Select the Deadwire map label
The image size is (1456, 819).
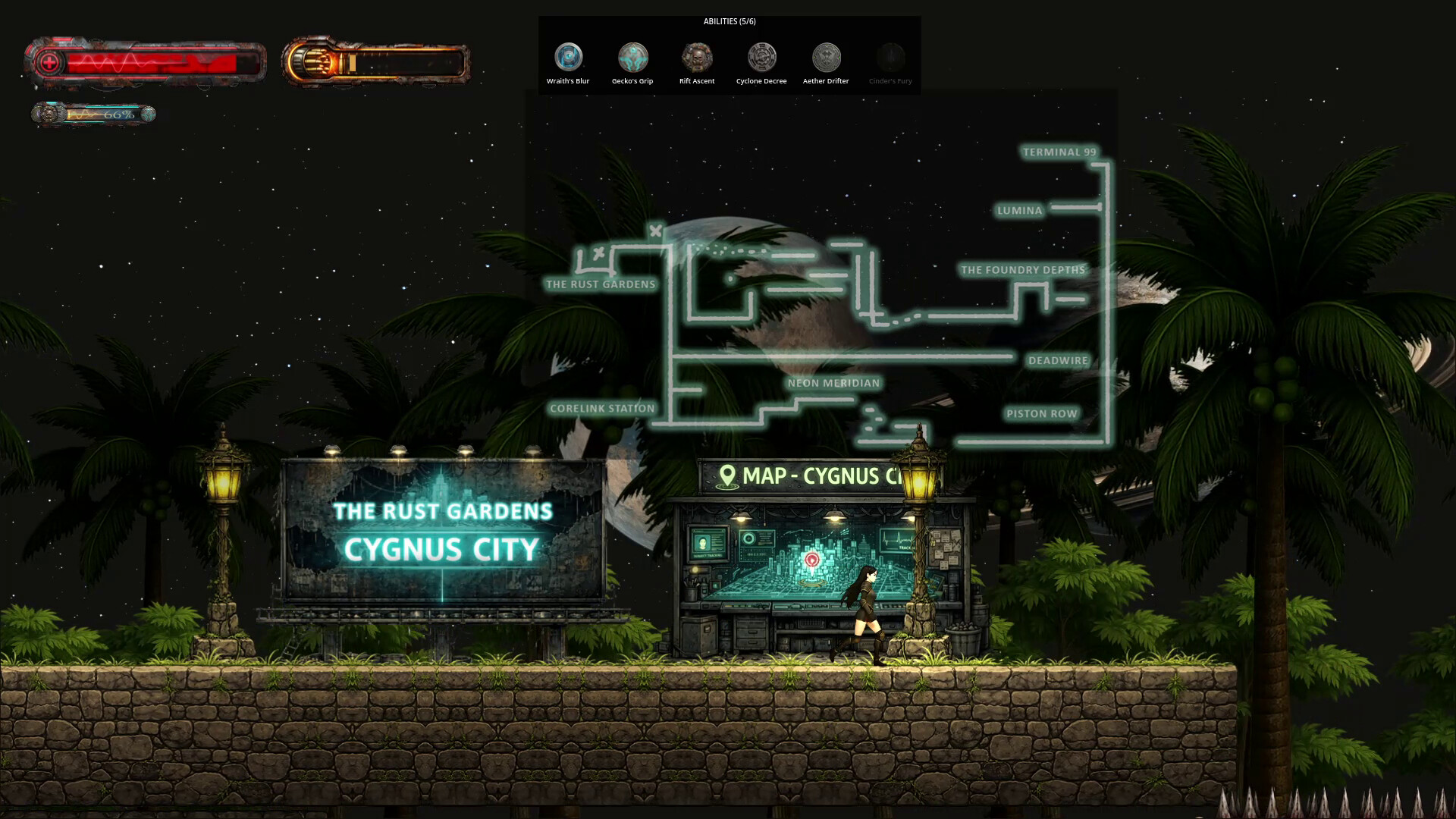click(1057, 360)
